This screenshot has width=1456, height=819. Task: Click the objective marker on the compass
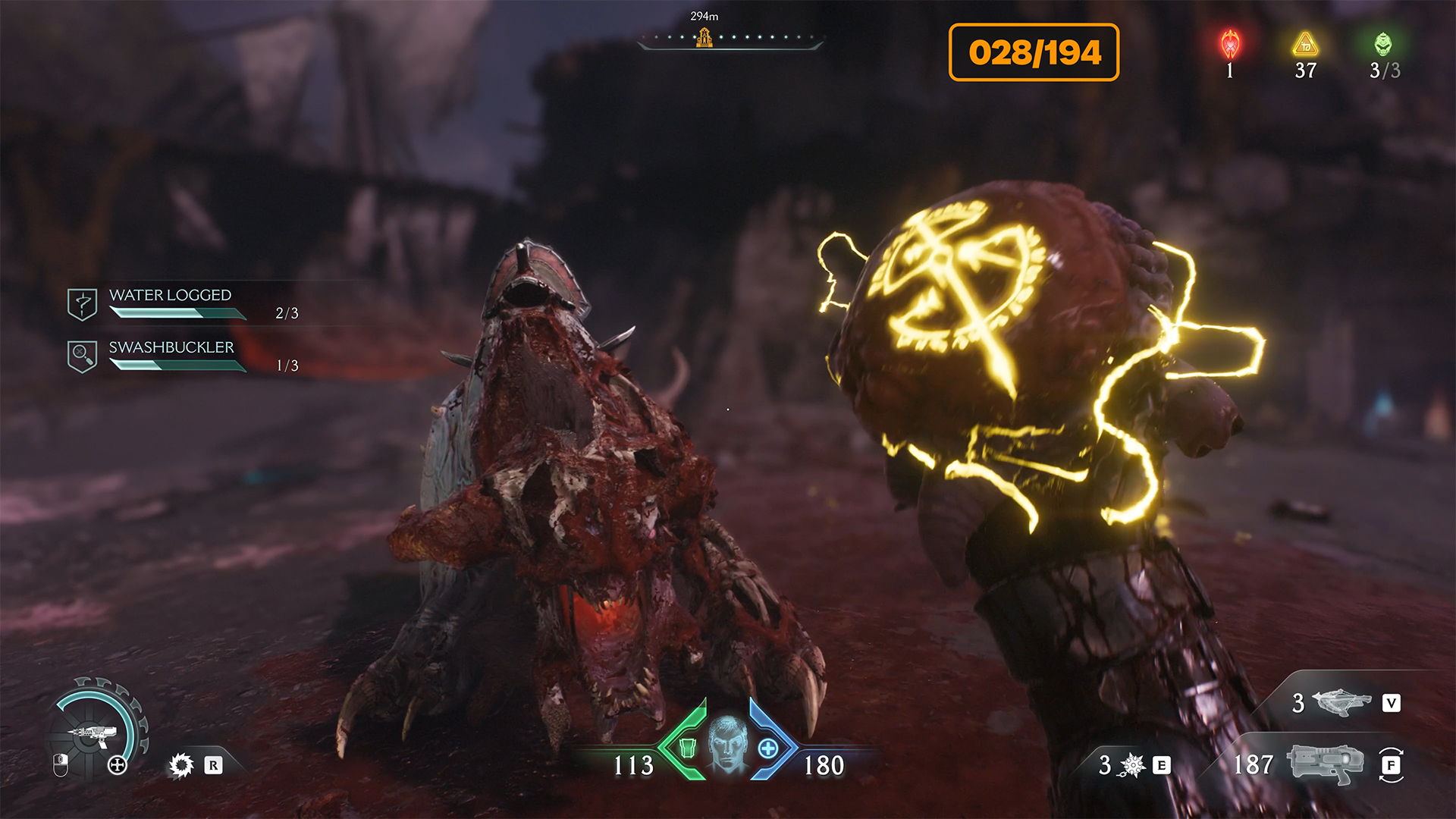pos(704,36)
